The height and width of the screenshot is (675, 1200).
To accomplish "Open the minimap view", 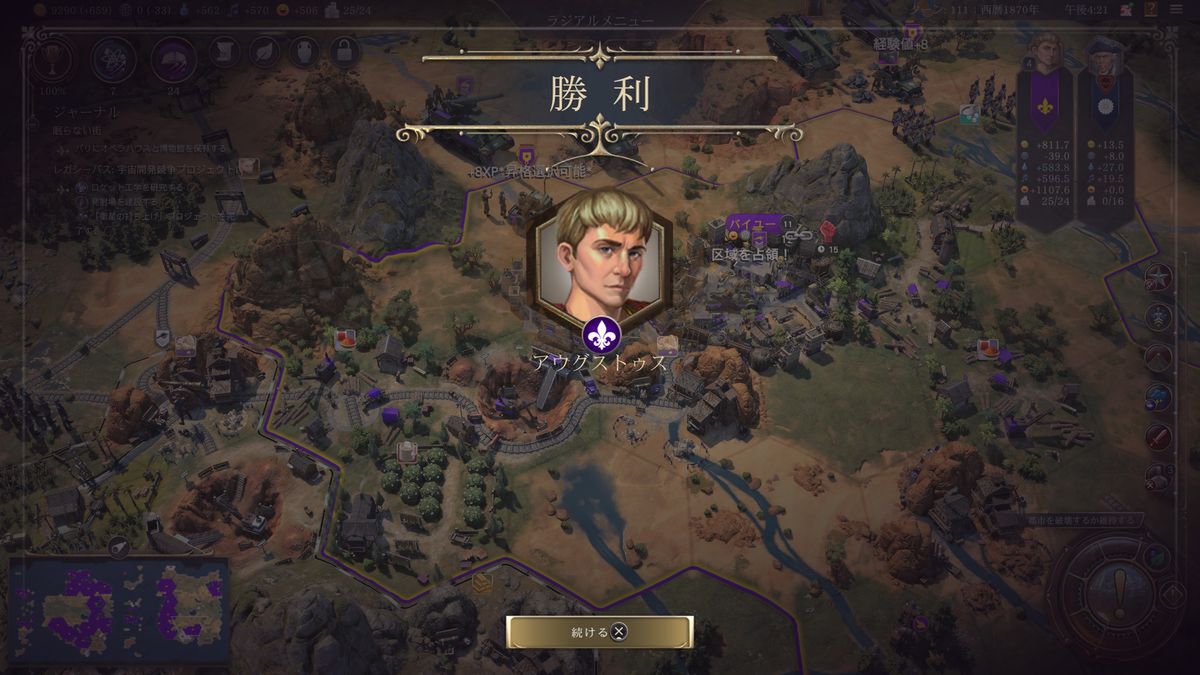I will (x=118, y=612).
